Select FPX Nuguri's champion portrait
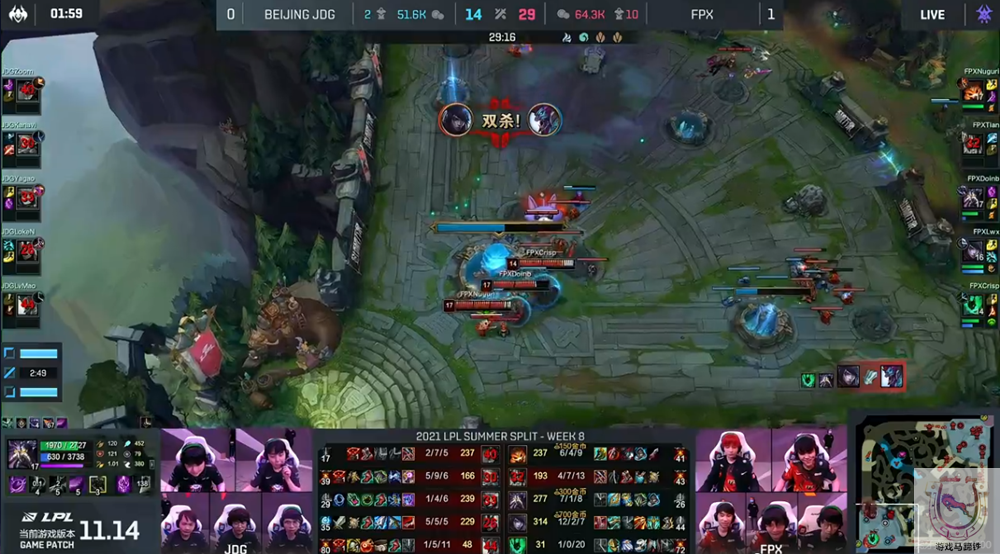Screen dimensions: 1000x554 [x=972, y=92]
